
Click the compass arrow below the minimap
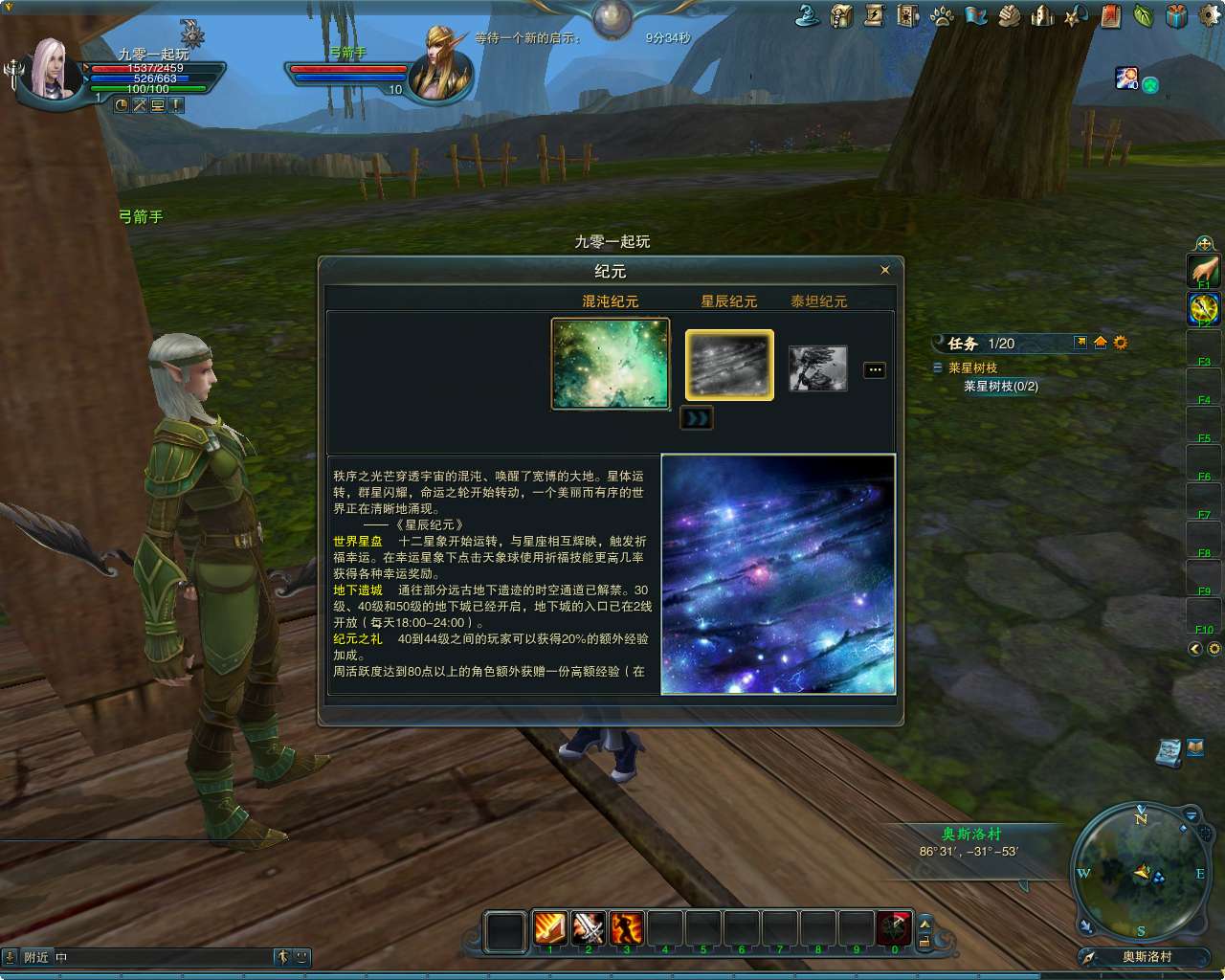1088,957
